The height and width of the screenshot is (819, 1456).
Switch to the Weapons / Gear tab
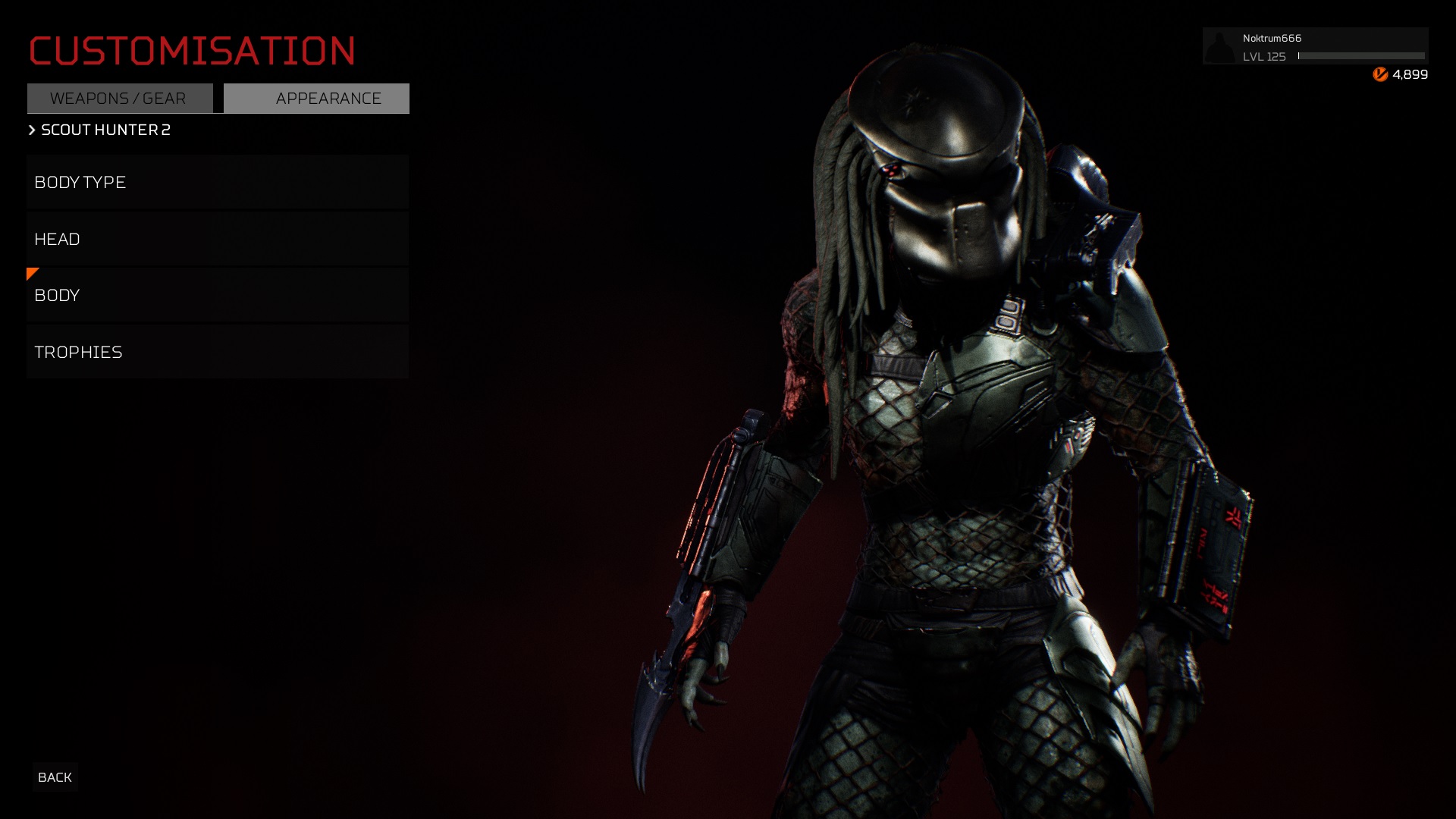pos(120,99)
